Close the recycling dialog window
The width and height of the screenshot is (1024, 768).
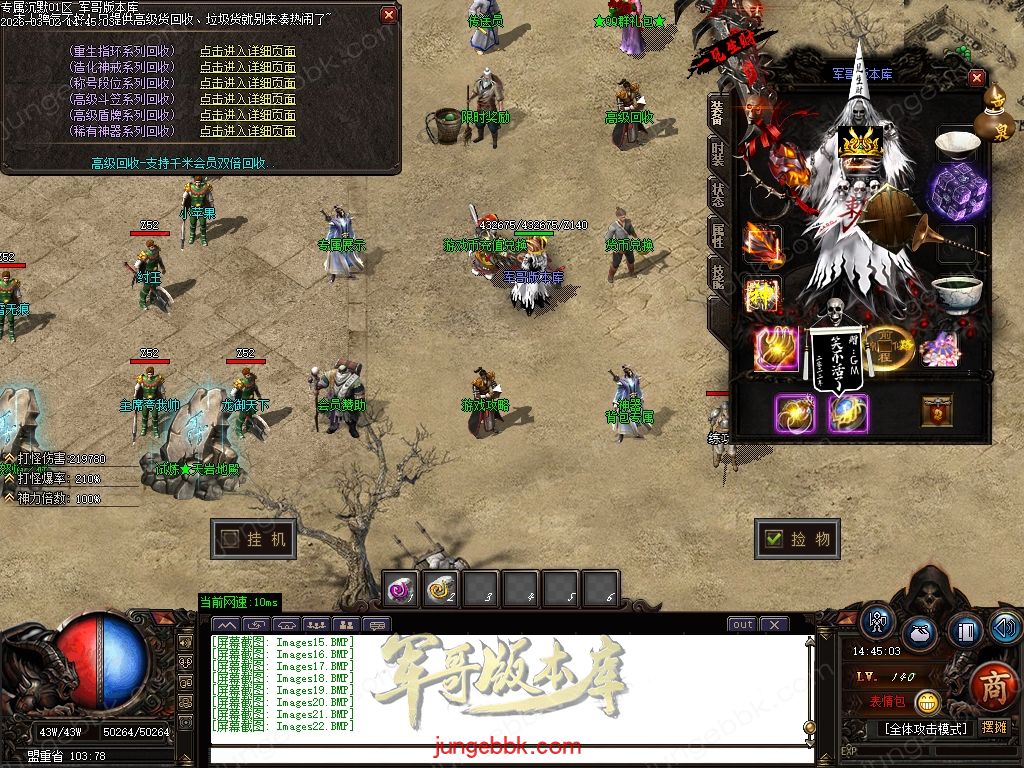click(x=389, y=15)
